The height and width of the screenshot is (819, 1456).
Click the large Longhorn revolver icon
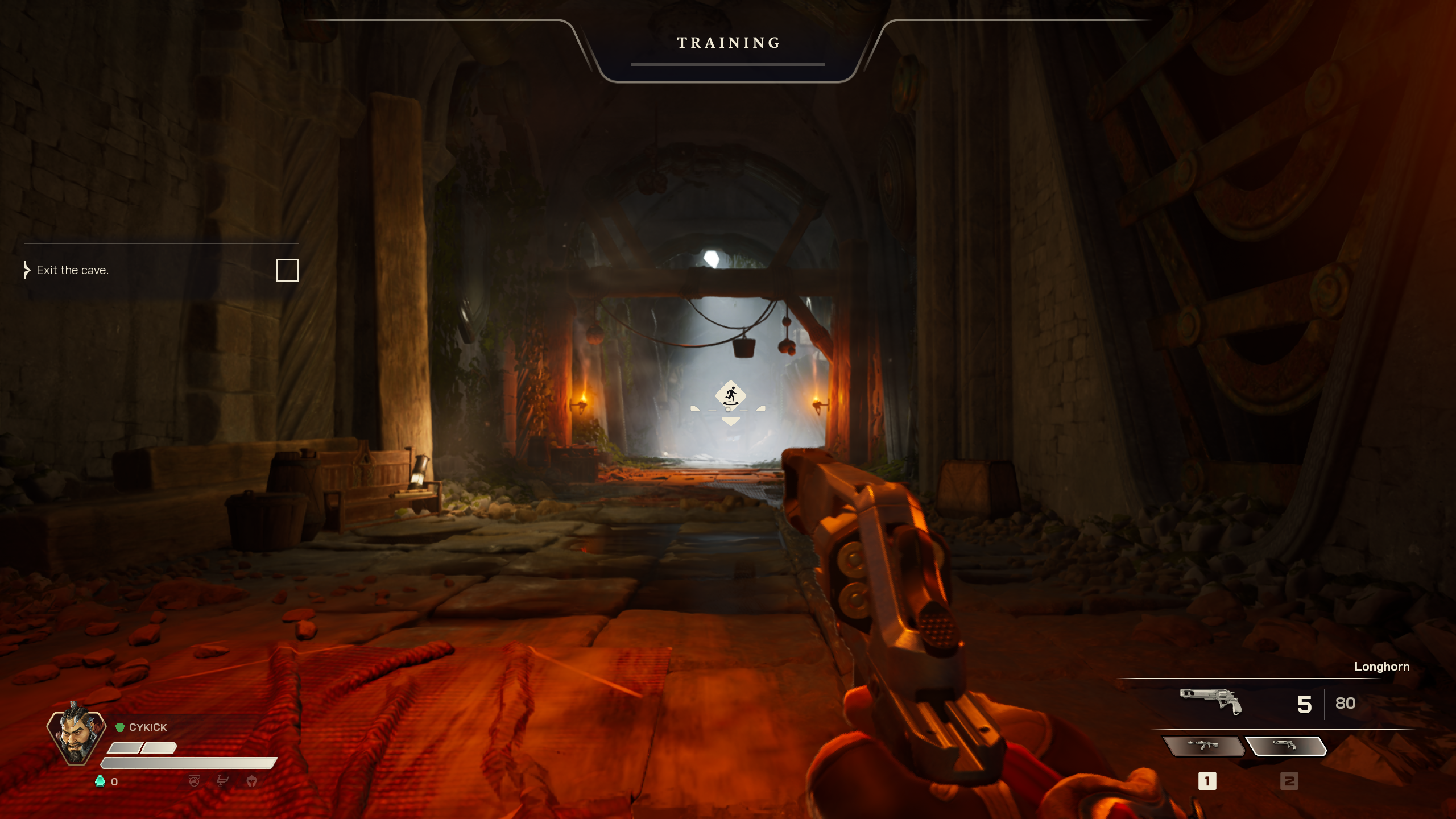coord(1210,701)
